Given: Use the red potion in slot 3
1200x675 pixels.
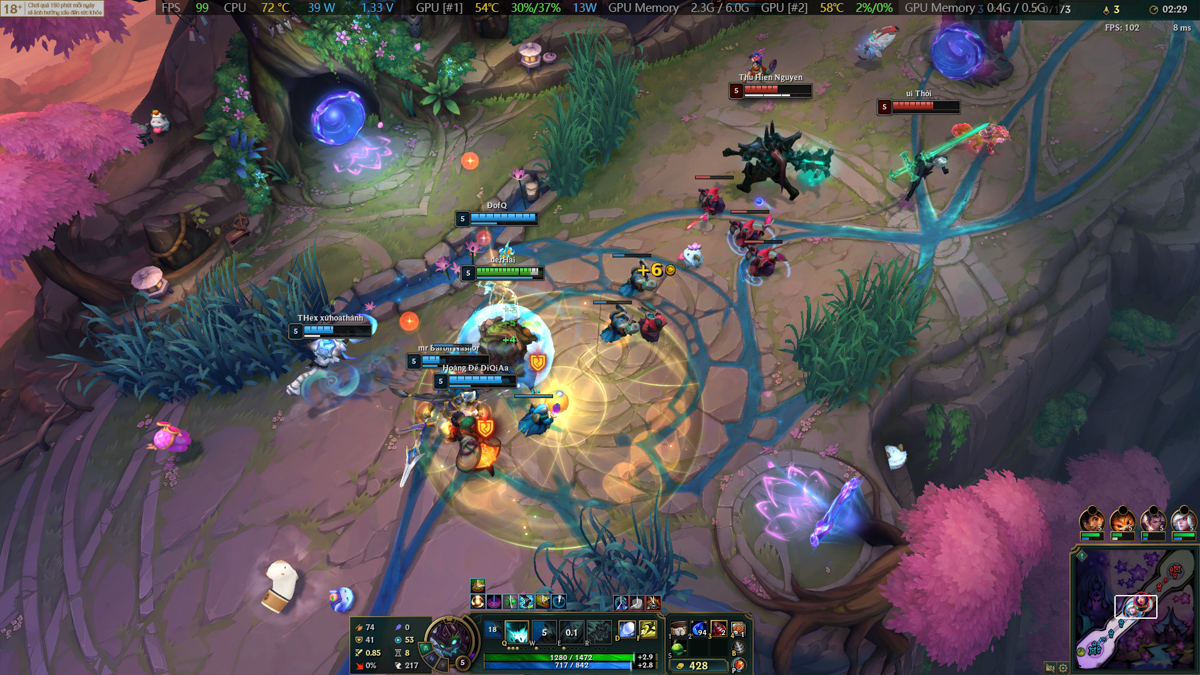Looking at the screenshot, I should pos(719,629).
